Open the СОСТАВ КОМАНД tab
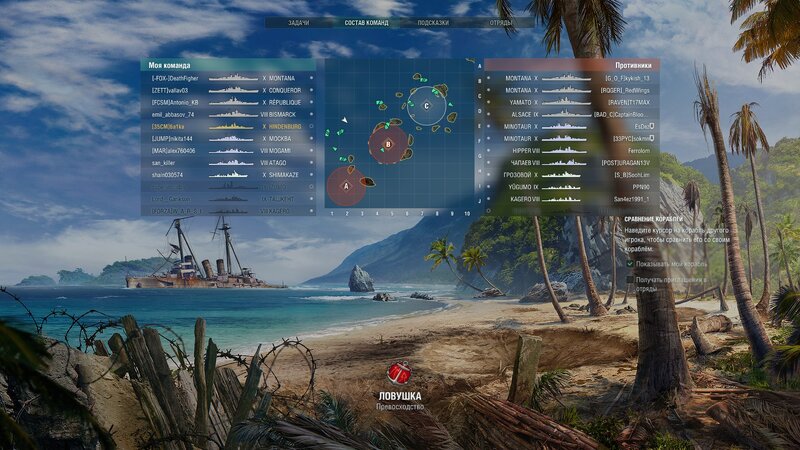 click(366, 22)
